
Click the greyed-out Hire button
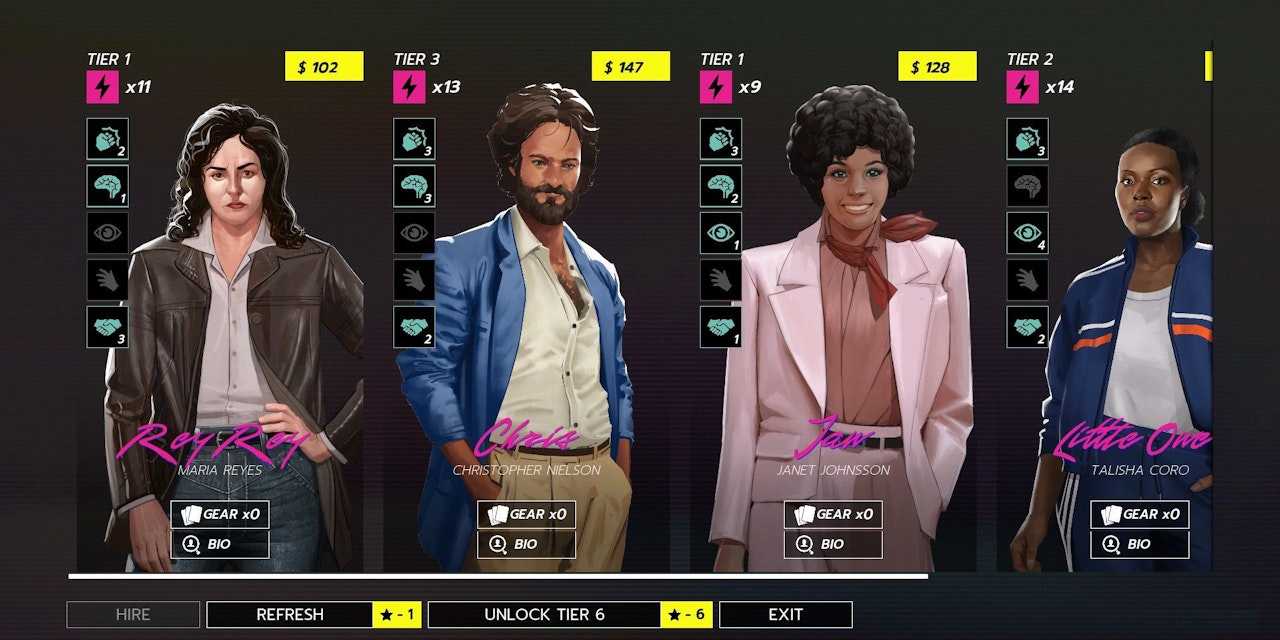133,615
